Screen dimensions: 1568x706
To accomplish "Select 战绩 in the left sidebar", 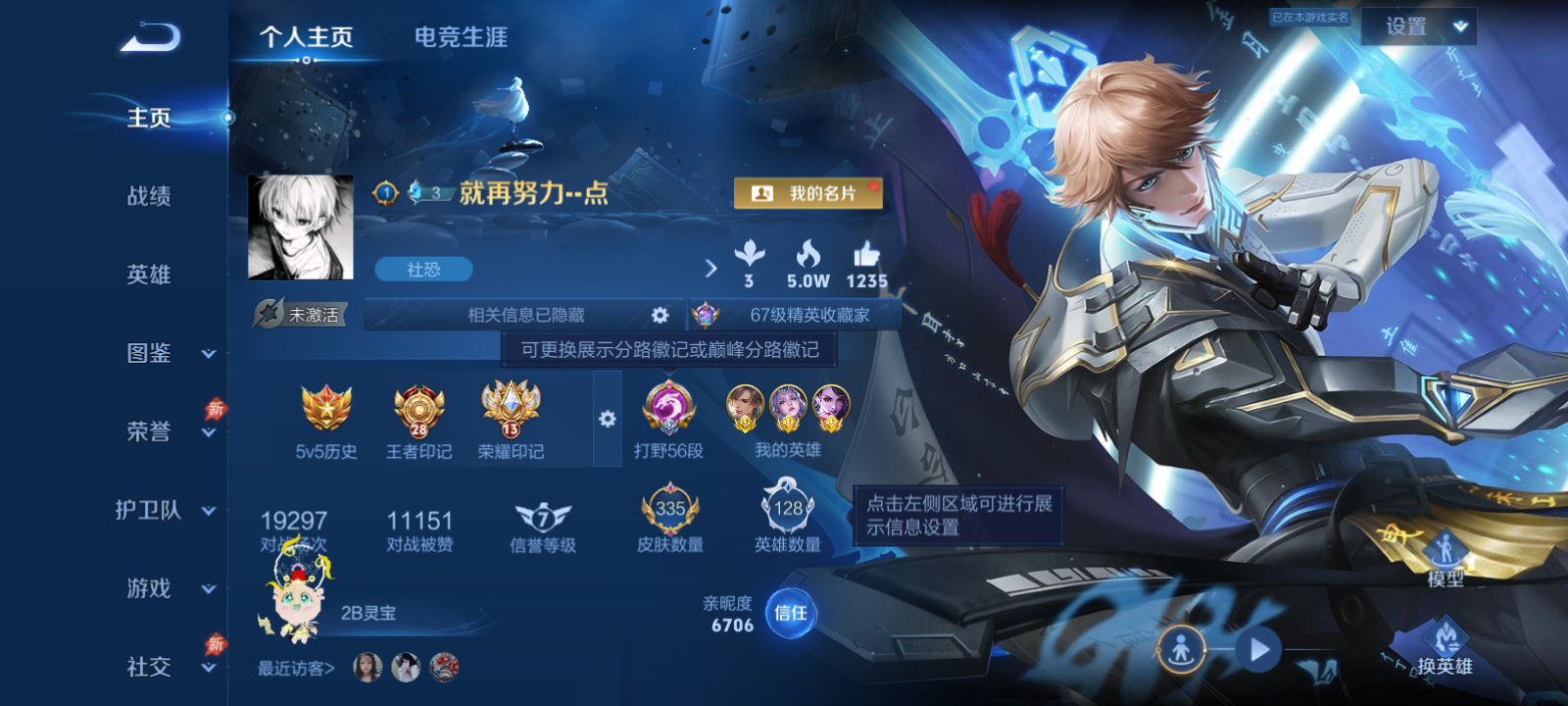I will [x=147, y=197].
